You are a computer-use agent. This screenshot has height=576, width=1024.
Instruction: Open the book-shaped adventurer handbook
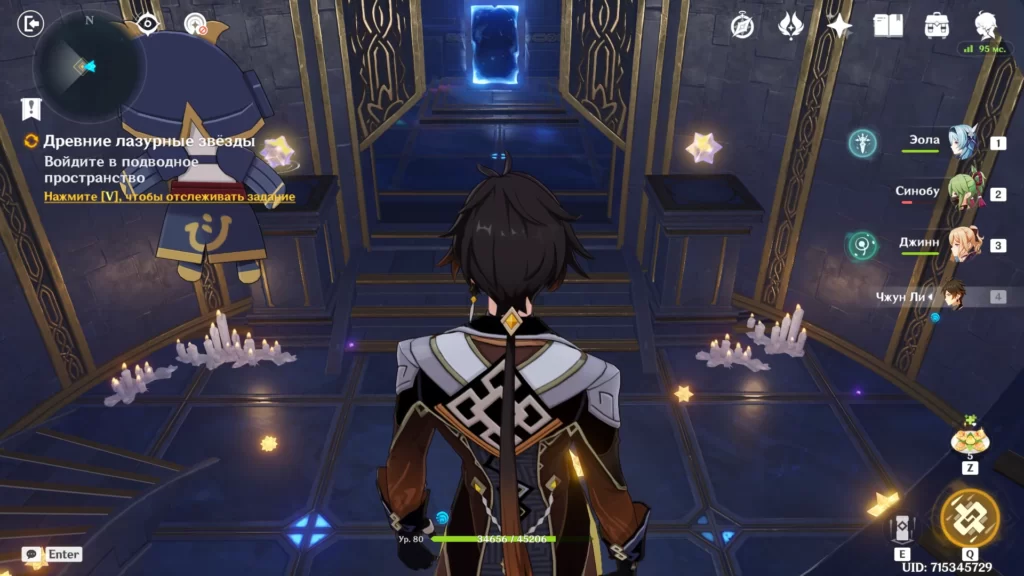(x=888, y=26)
